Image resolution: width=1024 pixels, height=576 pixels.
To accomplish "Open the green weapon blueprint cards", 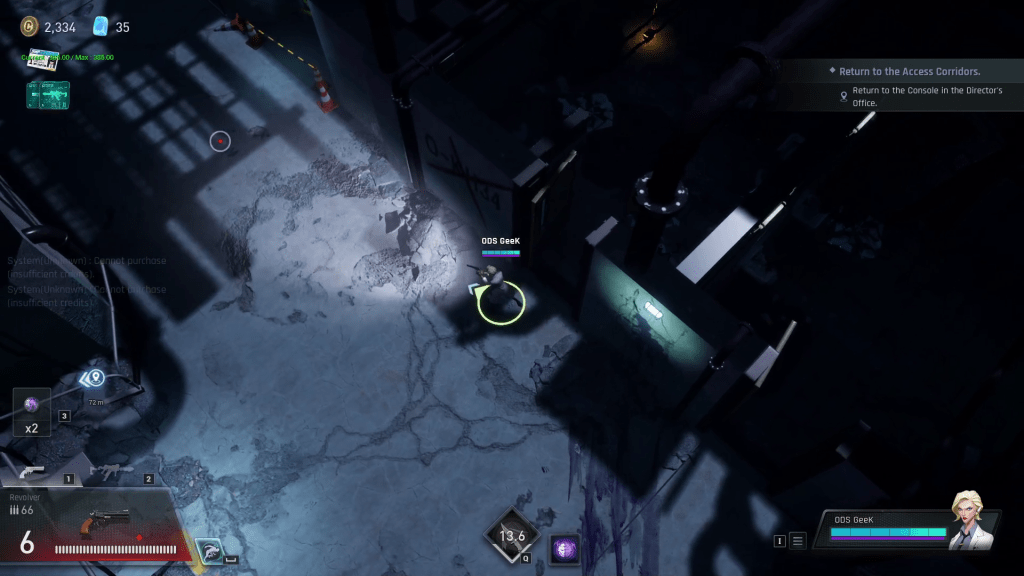I will pyautogui.click(x=48, y=95).
